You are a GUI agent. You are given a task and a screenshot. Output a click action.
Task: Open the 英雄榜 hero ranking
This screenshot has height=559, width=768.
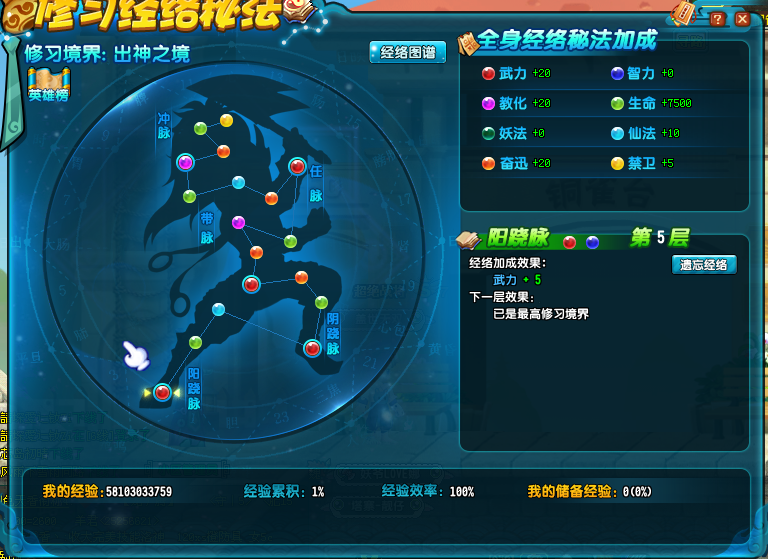tap(47, 86)
